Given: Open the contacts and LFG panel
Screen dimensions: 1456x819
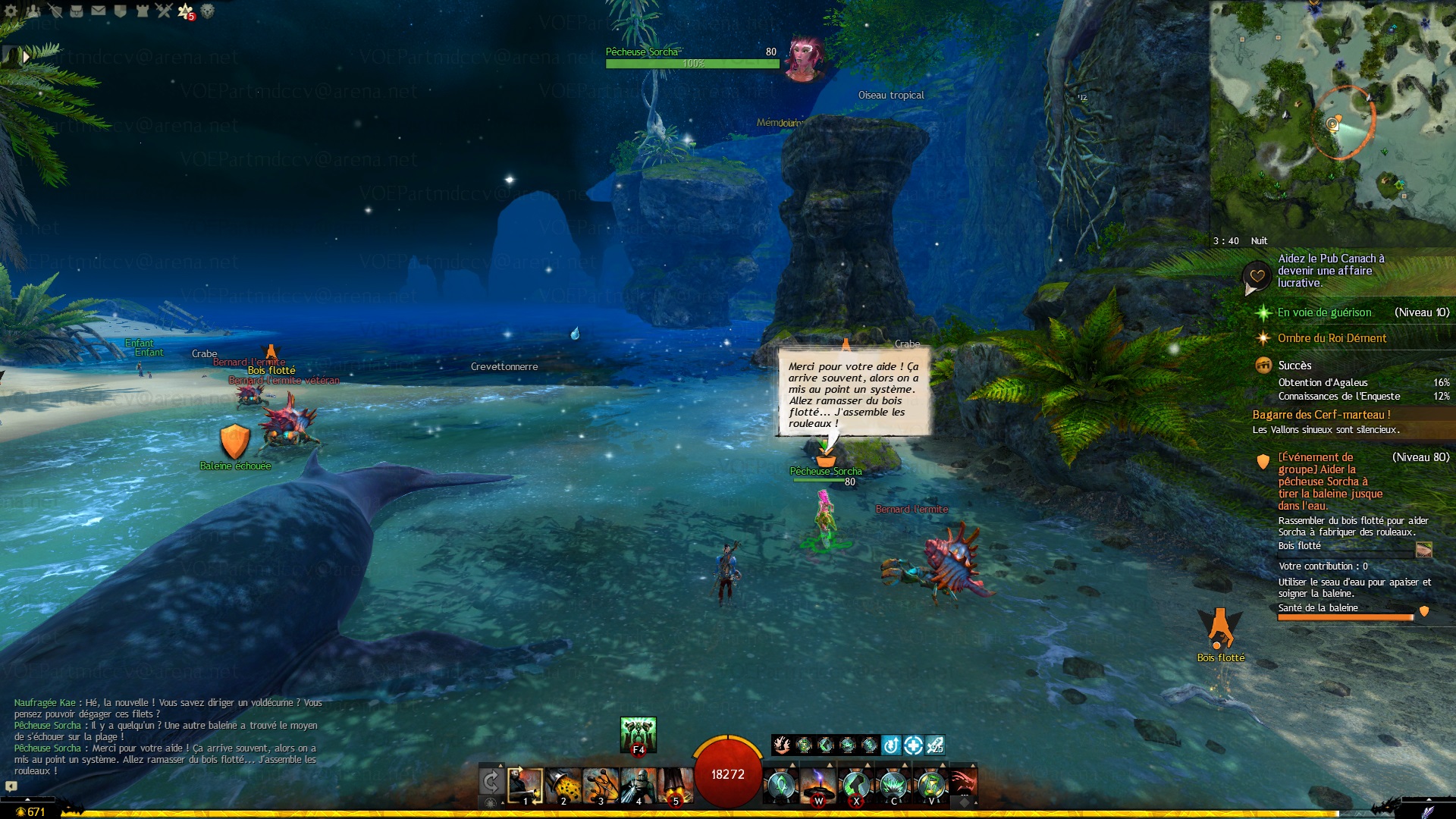Looking at the screenshot, I should click(33, 11).
